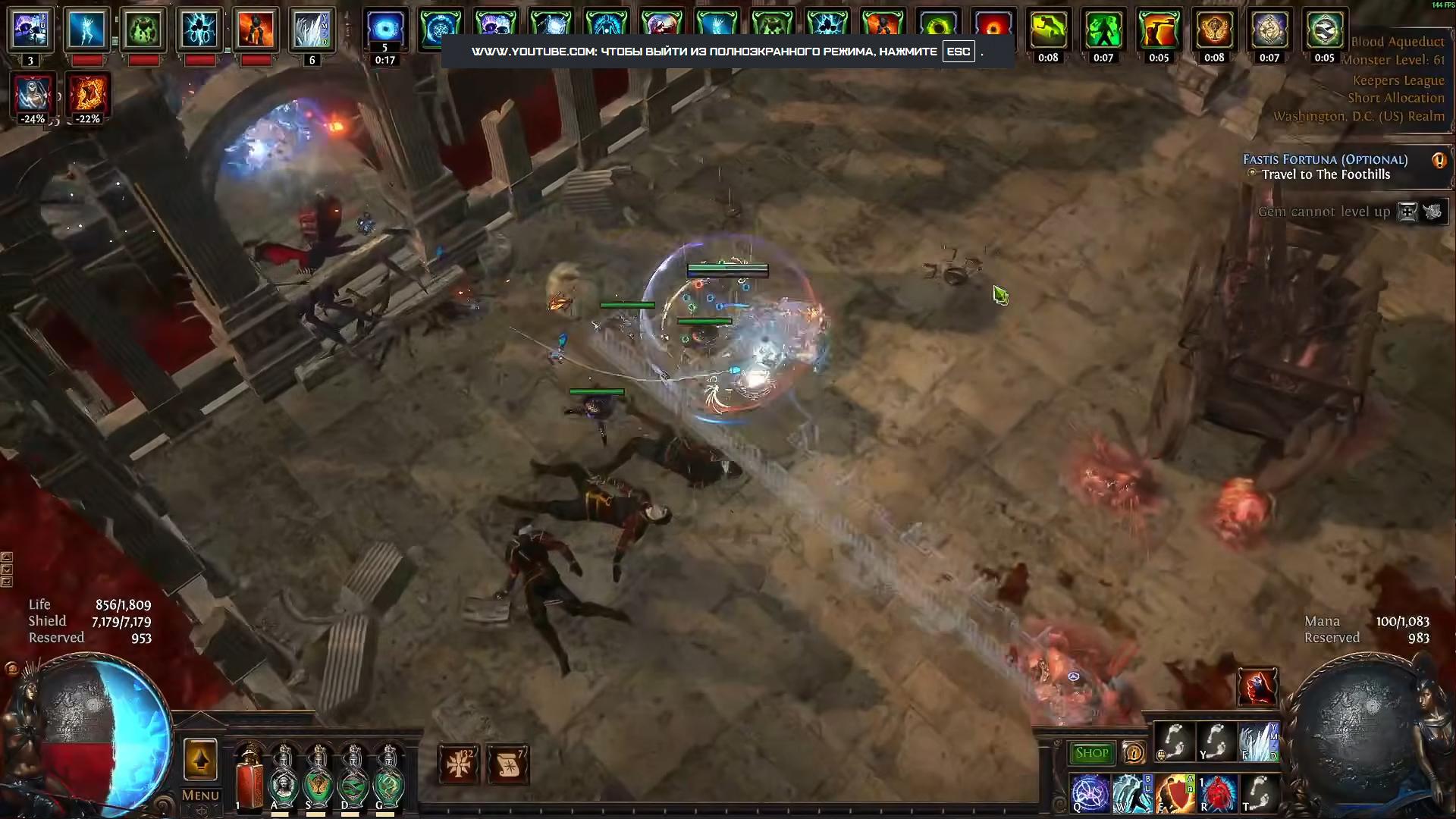Click the maltese cross icon with 32
Image resolution: width=1456 pixels, height=819 pixels.
coord(459,764)
